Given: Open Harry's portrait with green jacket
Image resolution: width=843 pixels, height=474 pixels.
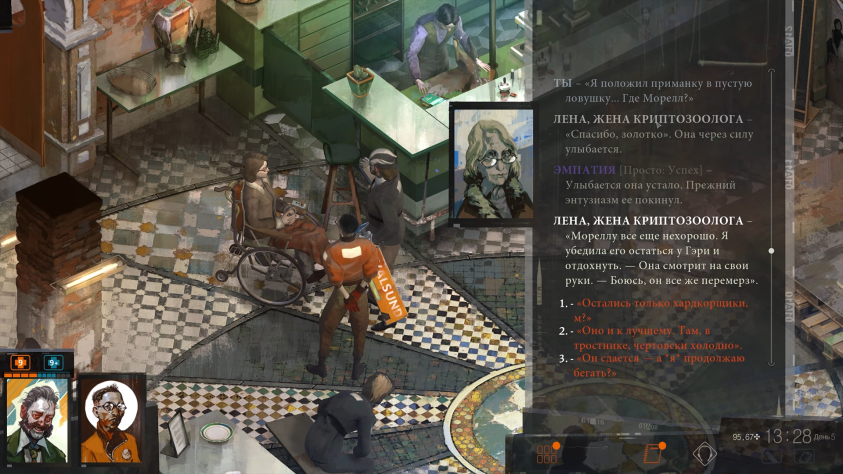Looking at the screenshot, I should tap(37, 418).
